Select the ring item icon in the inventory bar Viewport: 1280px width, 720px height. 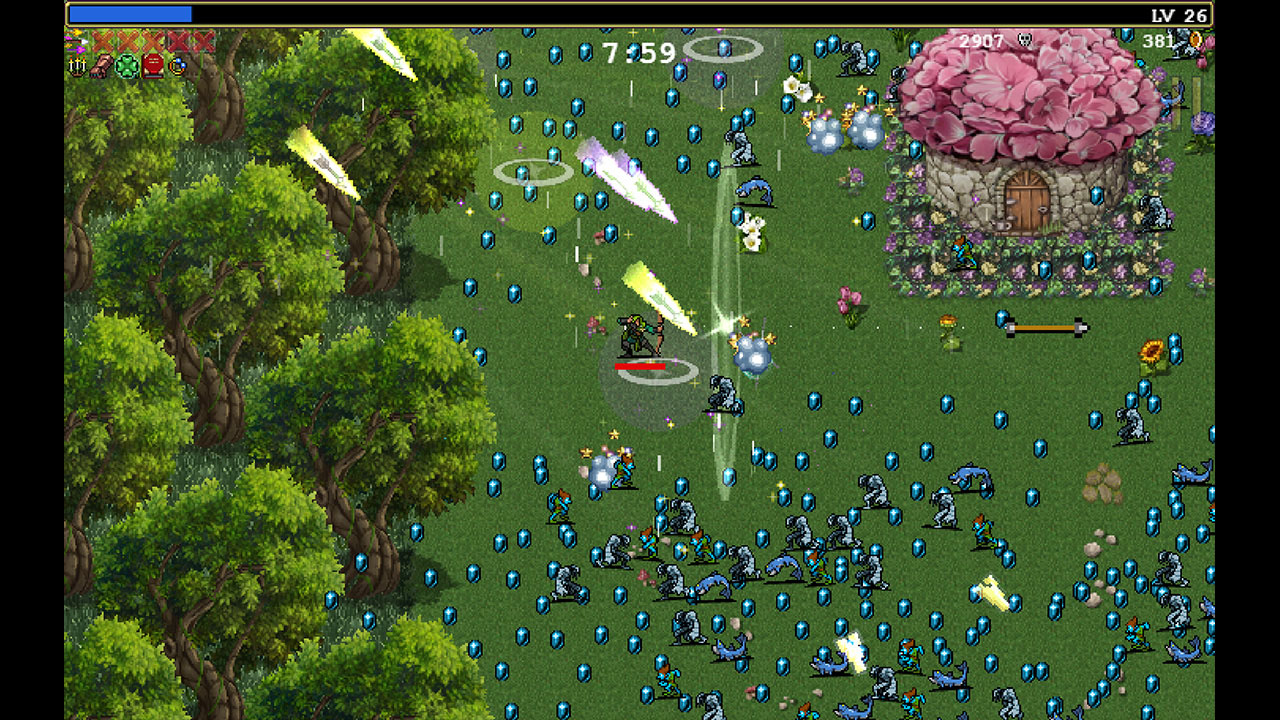(177, 66)
